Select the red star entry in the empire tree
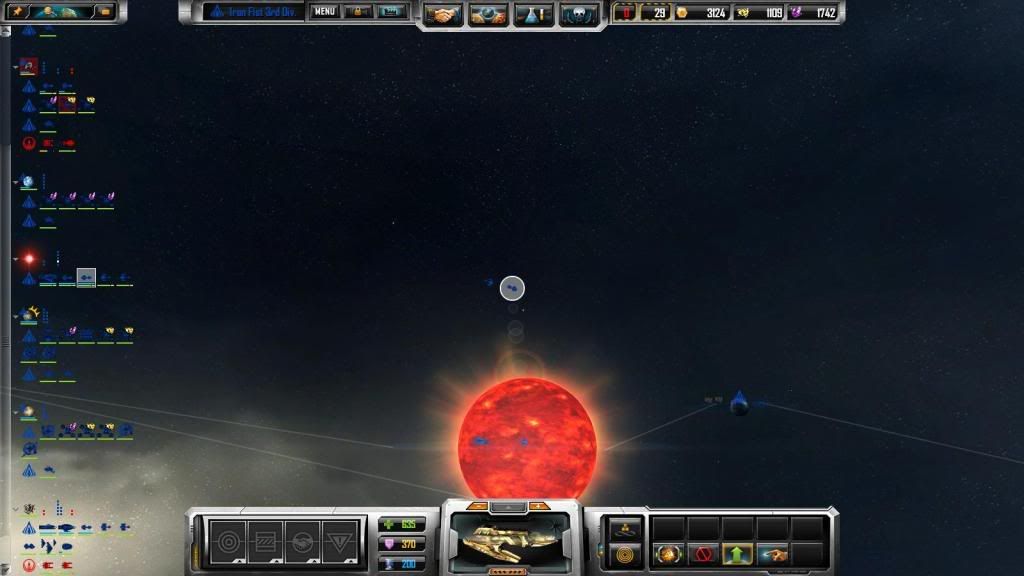The image size is (1024, 576). [x=29, y=258]
